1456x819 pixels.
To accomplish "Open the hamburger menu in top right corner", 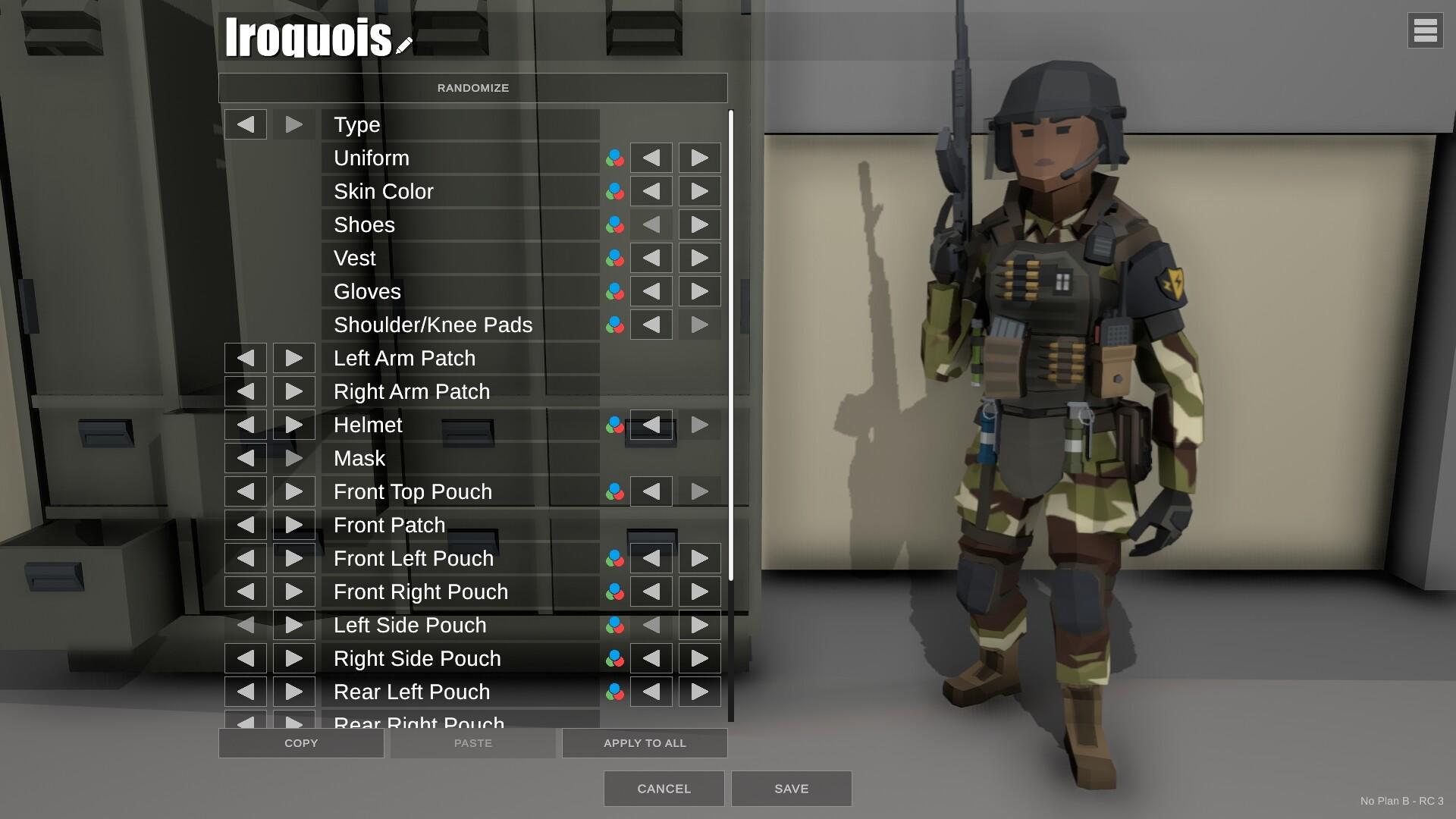I will point(1426,31).
